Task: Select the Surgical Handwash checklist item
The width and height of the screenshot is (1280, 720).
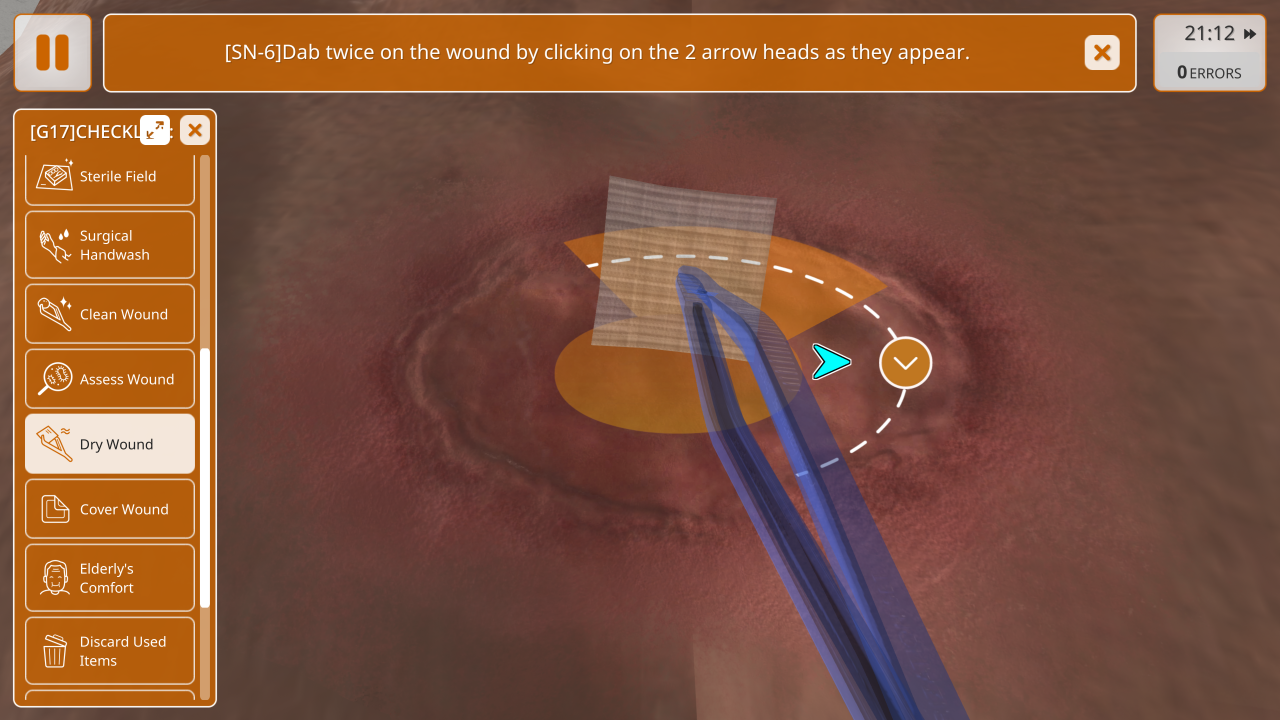Action: tap(110, 245)
